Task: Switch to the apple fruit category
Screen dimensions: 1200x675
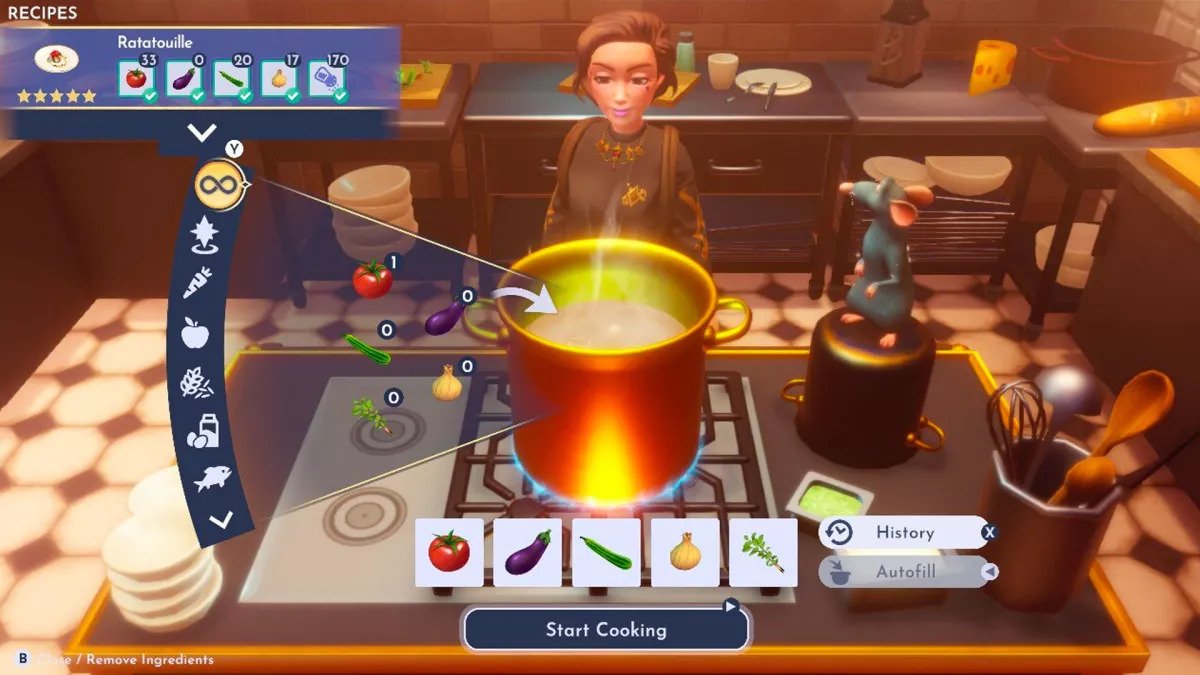Action: point(195,333)
